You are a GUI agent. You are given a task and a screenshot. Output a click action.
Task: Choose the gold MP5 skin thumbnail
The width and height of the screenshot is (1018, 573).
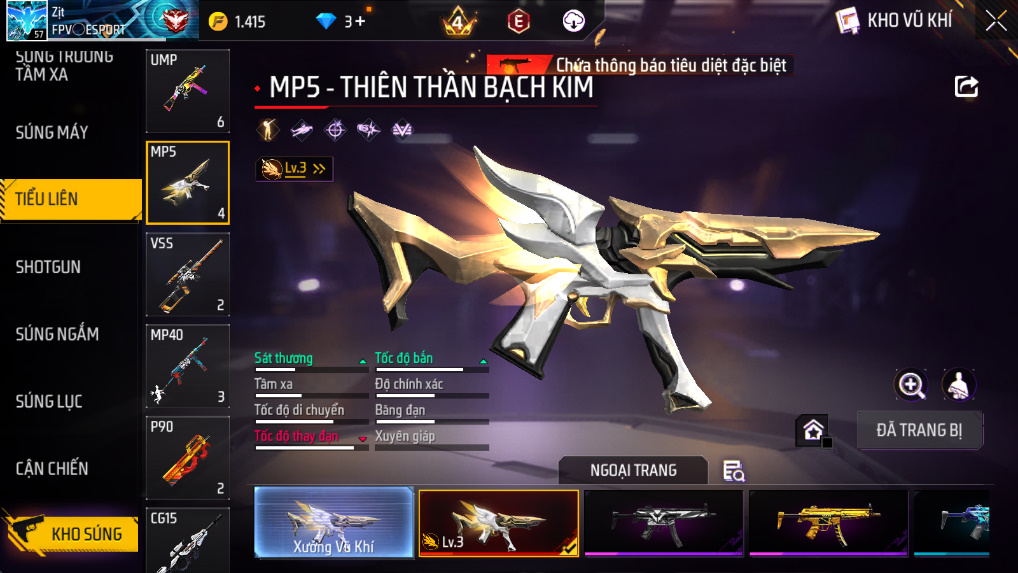click(828, 522)
